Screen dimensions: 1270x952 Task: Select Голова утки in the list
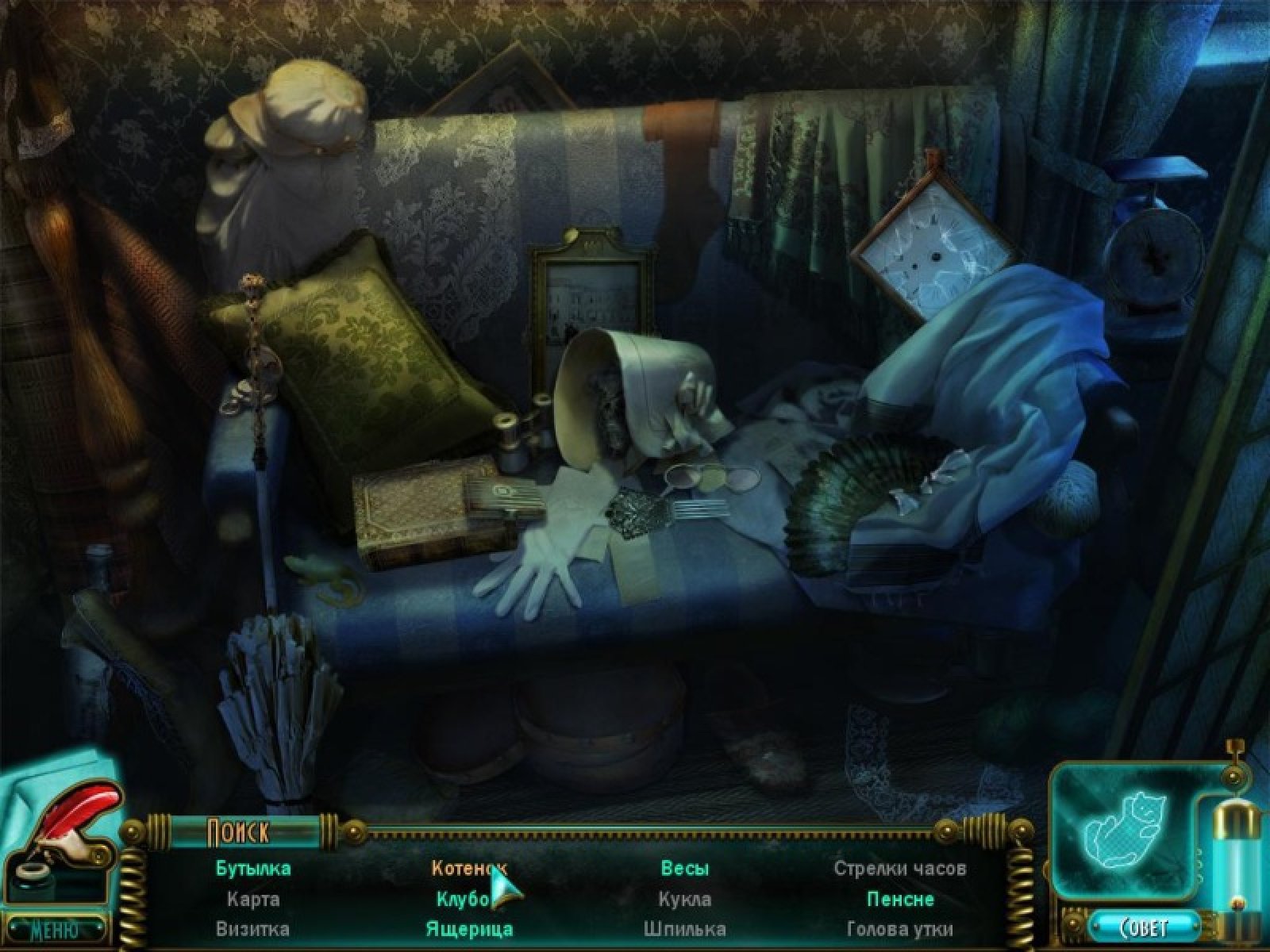point(900,928)
